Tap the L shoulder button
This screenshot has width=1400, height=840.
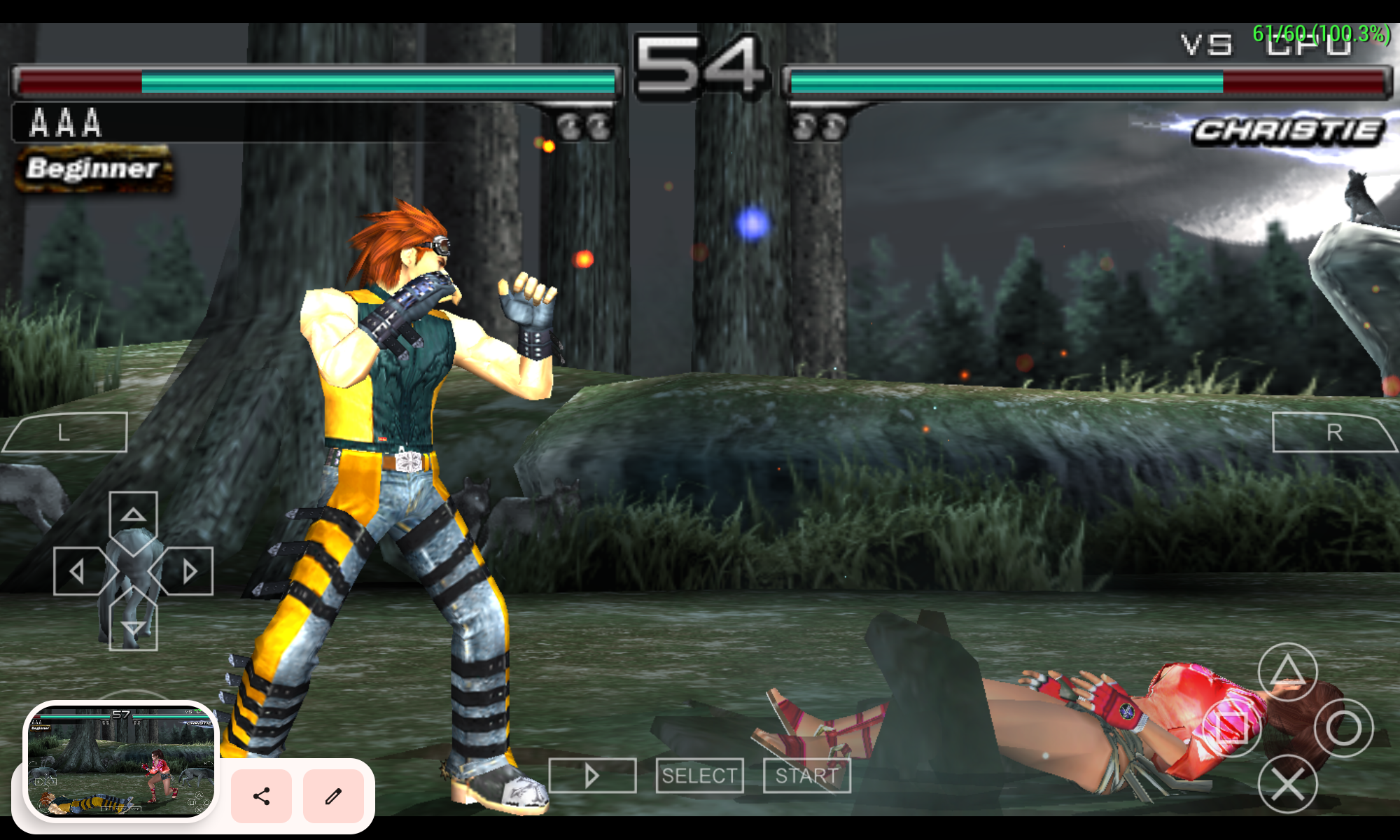click(66, 433)
